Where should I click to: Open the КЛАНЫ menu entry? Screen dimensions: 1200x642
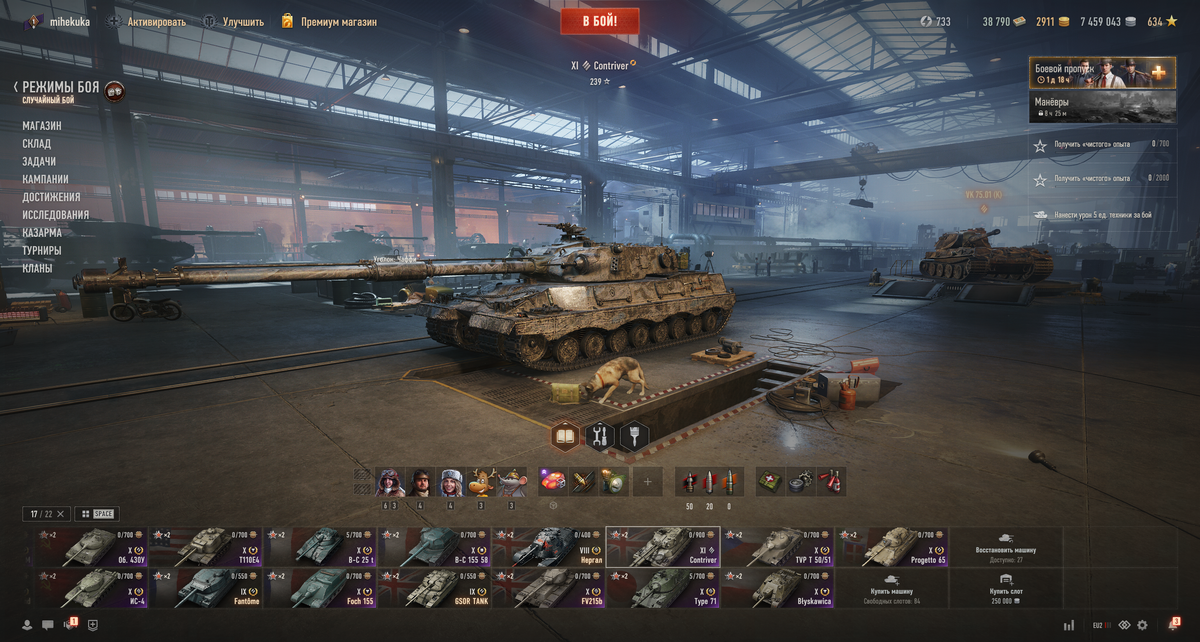(37, 268)
